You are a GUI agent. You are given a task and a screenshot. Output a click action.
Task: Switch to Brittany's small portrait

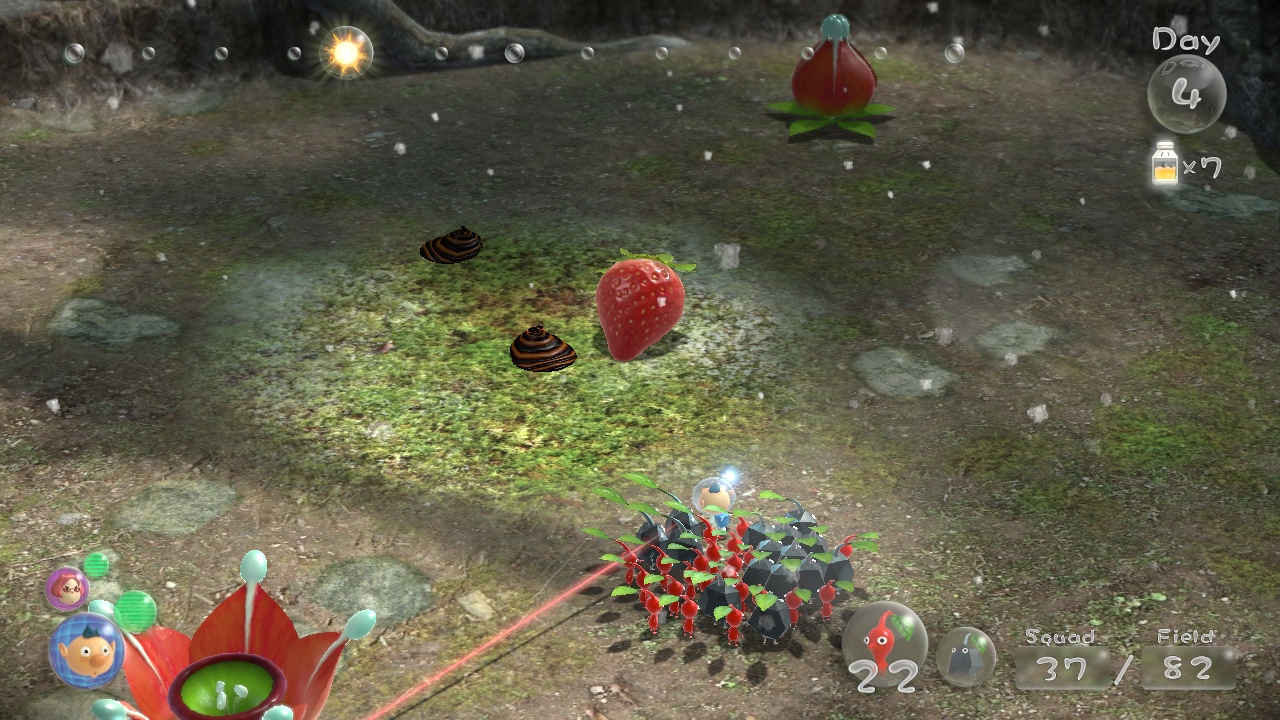point(67,588)
